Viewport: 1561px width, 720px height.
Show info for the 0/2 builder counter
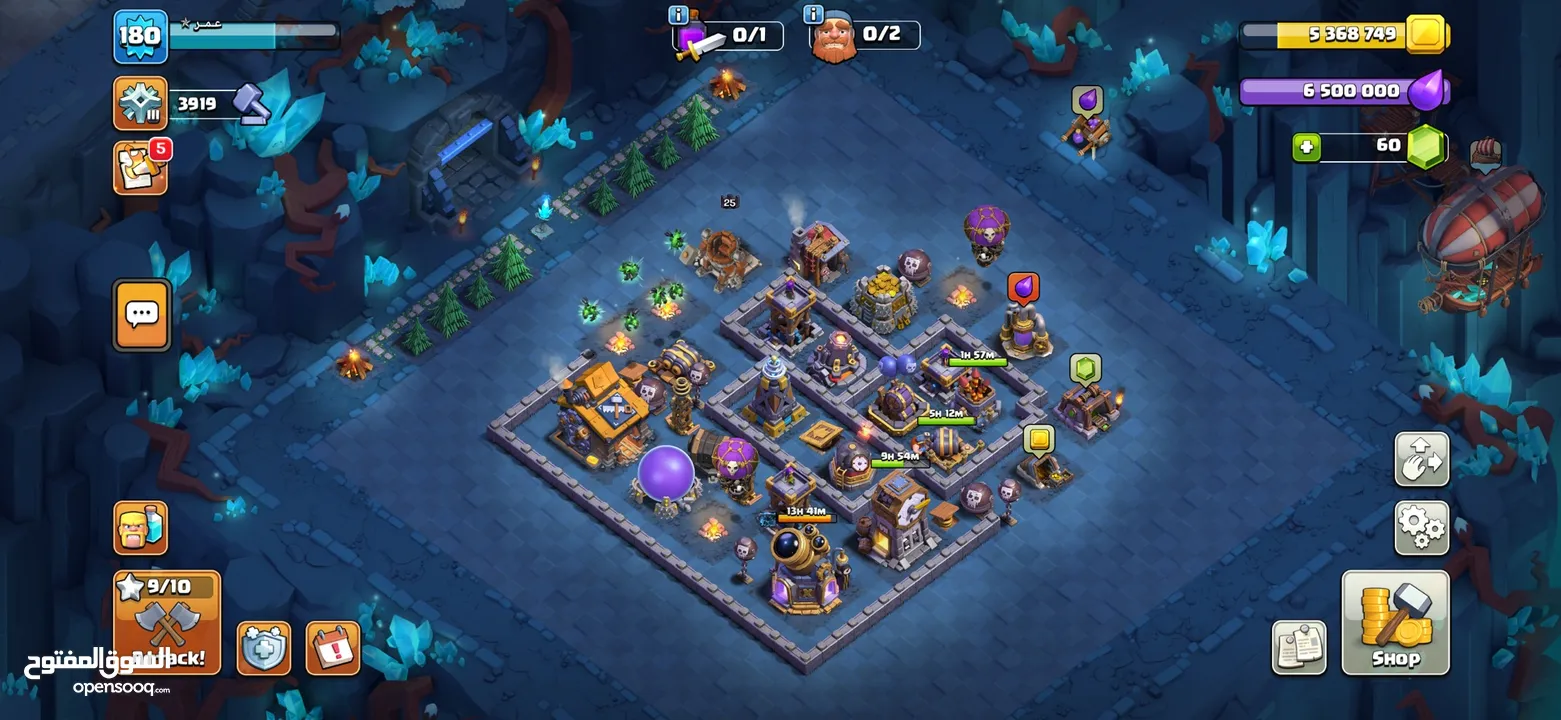coord(813,15)
